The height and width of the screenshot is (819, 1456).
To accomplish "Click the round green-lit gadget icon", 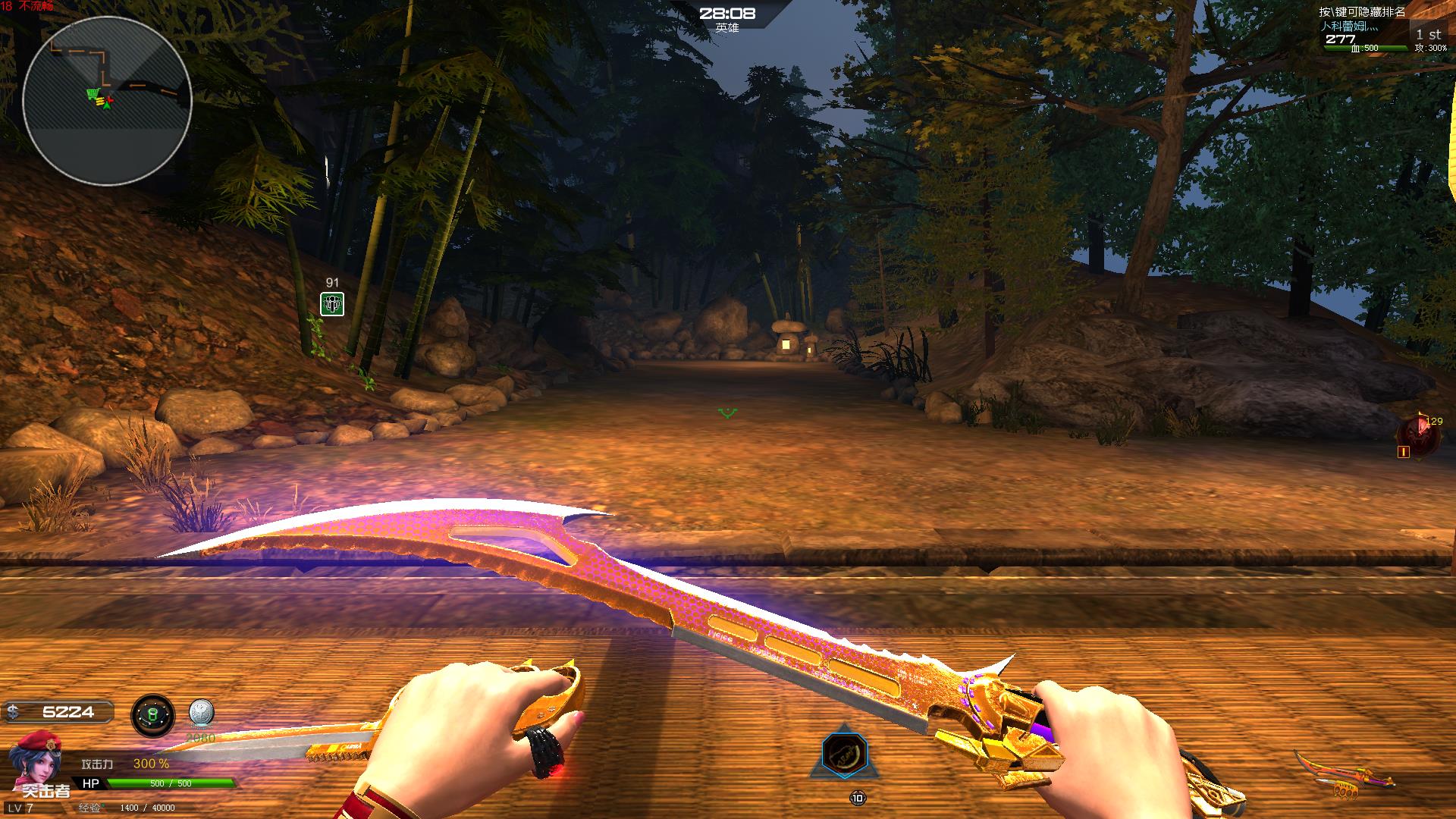I will pyautogui.click(x=152, y=715).
